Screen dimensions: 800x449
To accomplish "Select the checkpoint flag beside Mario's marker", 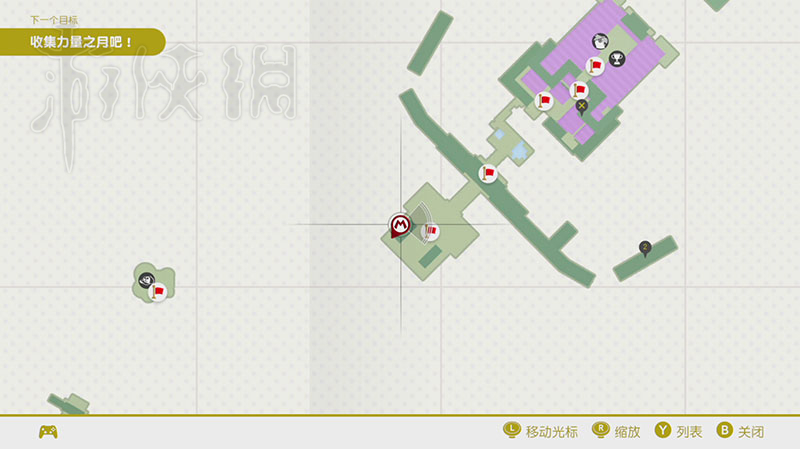I will tap(430, 232).
